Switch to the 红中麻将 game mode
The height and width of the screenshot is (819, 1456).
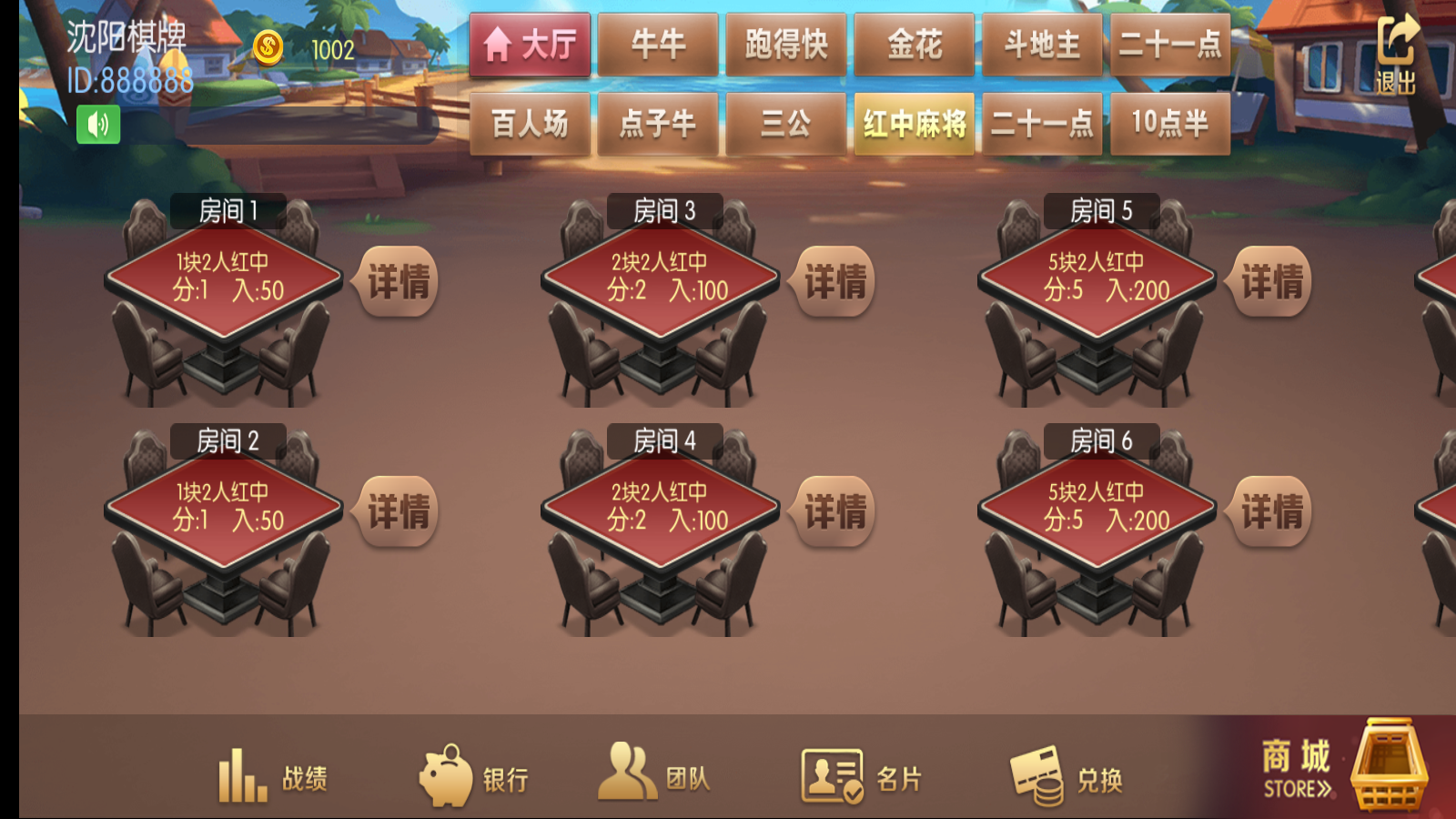[x=915, y=125]
